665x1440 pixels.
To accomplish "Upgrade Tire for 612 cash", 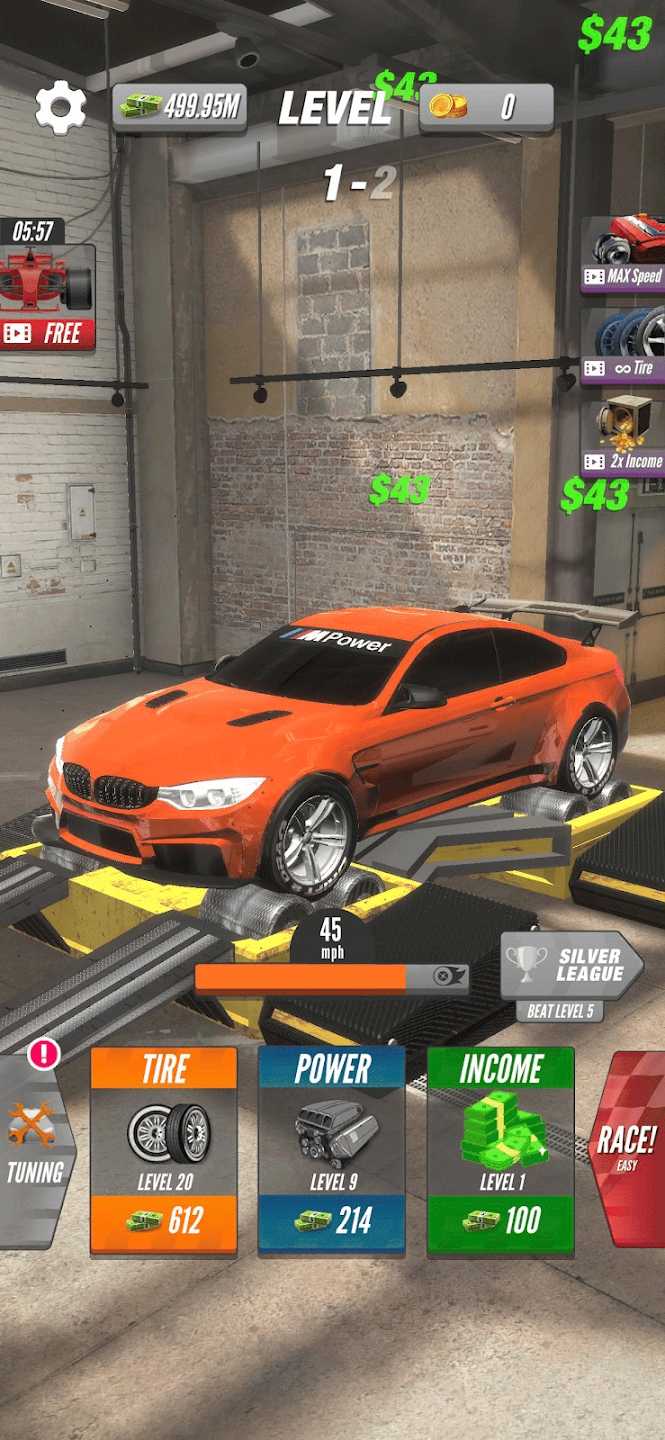I will 164,1150.
